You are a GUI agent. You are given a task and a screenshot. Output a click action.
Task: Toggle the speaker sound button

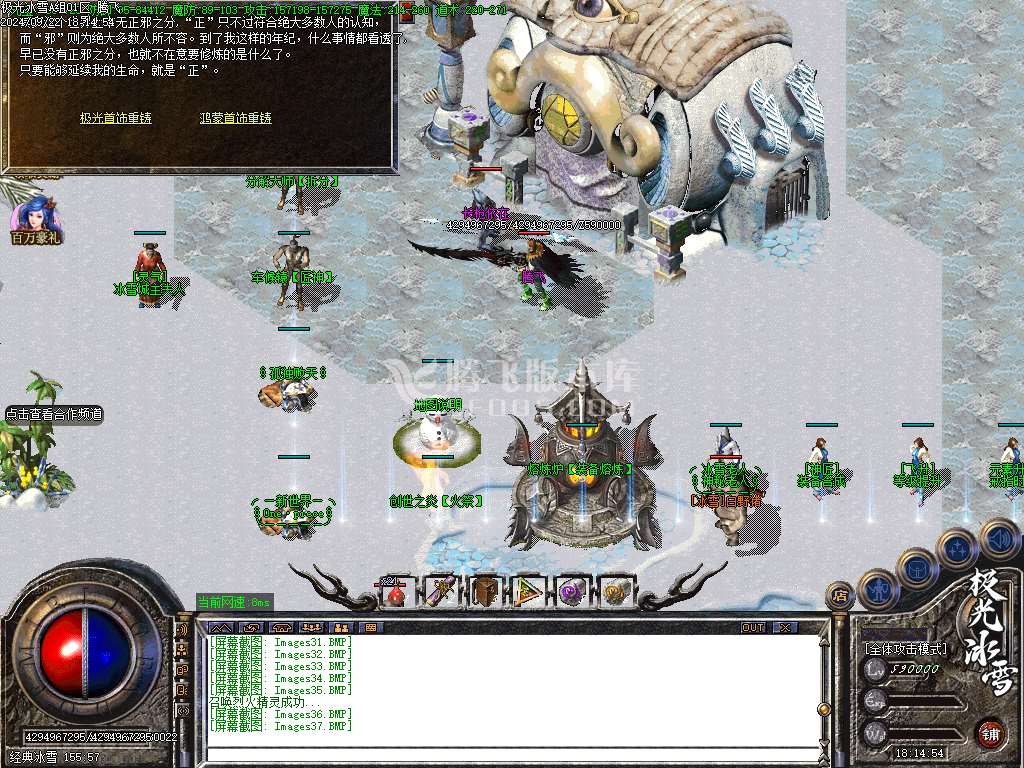coord(998,537)
